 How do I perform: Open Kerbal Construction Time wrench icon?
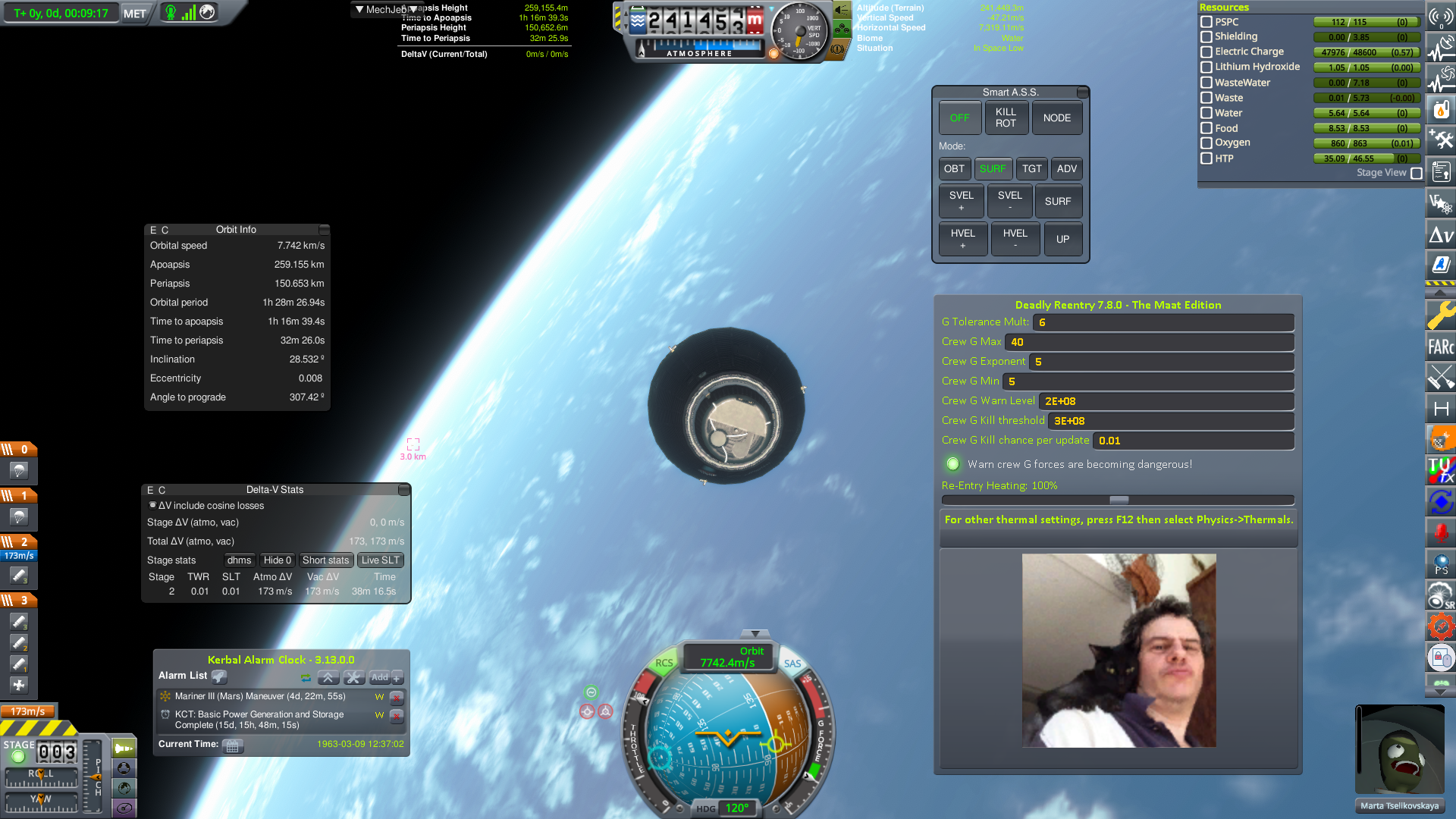1441,316
